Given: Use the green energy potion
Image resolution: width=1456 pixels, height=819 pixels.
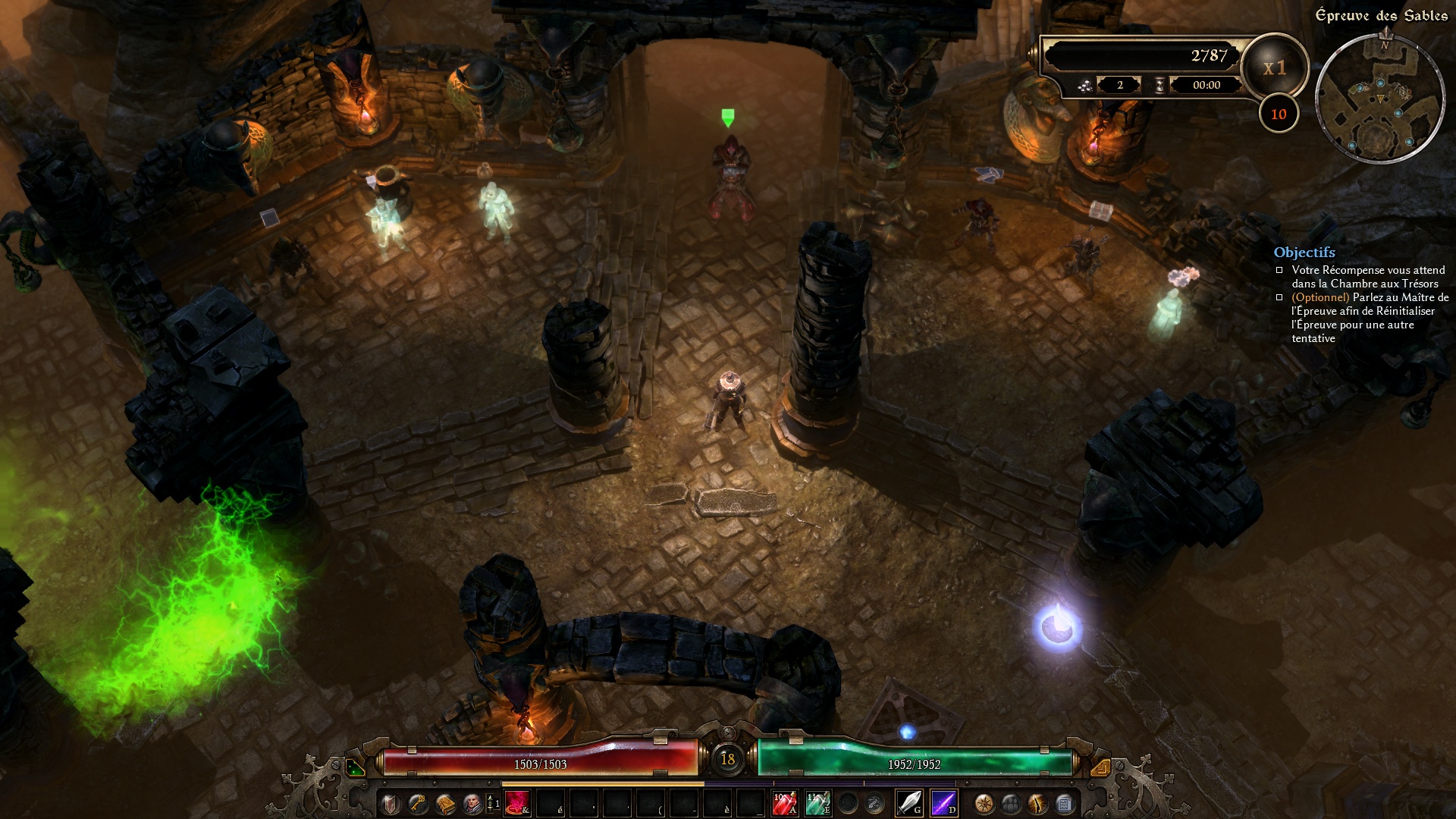Looking at the screenshot, I should click(817, 803).
